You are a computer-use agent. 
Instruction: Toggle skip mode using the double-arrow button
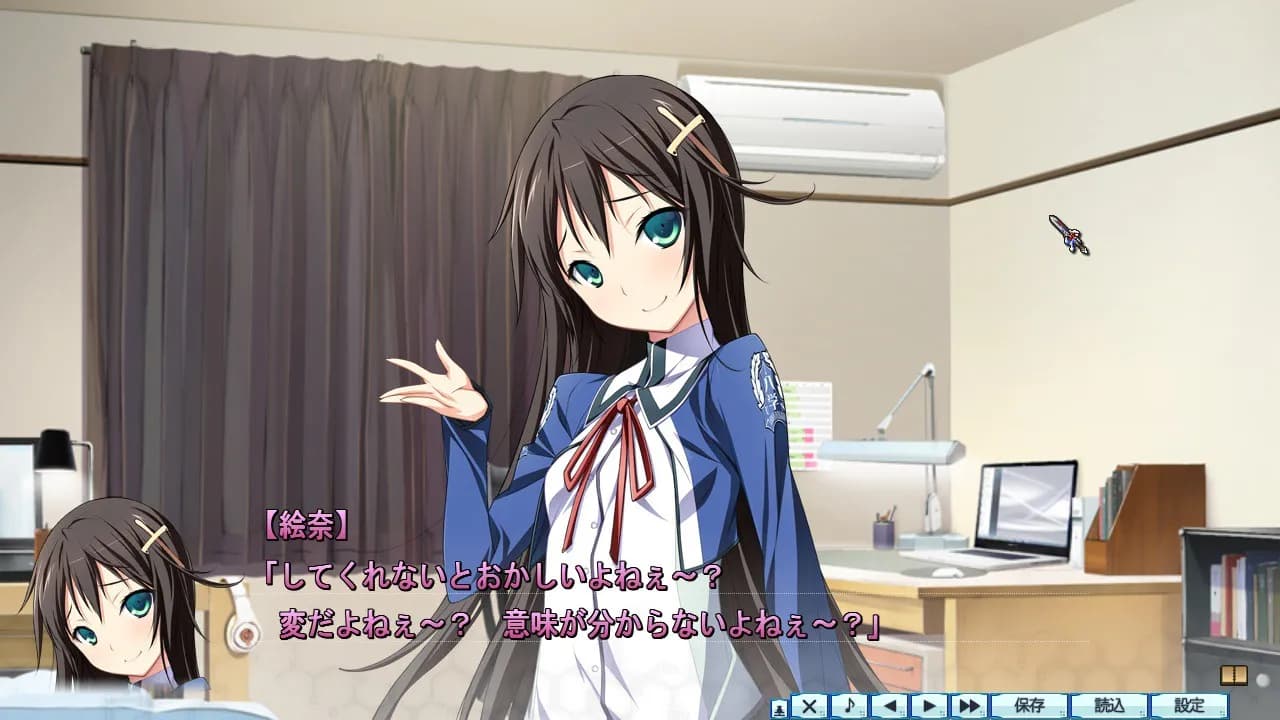[x=969, y=708]
